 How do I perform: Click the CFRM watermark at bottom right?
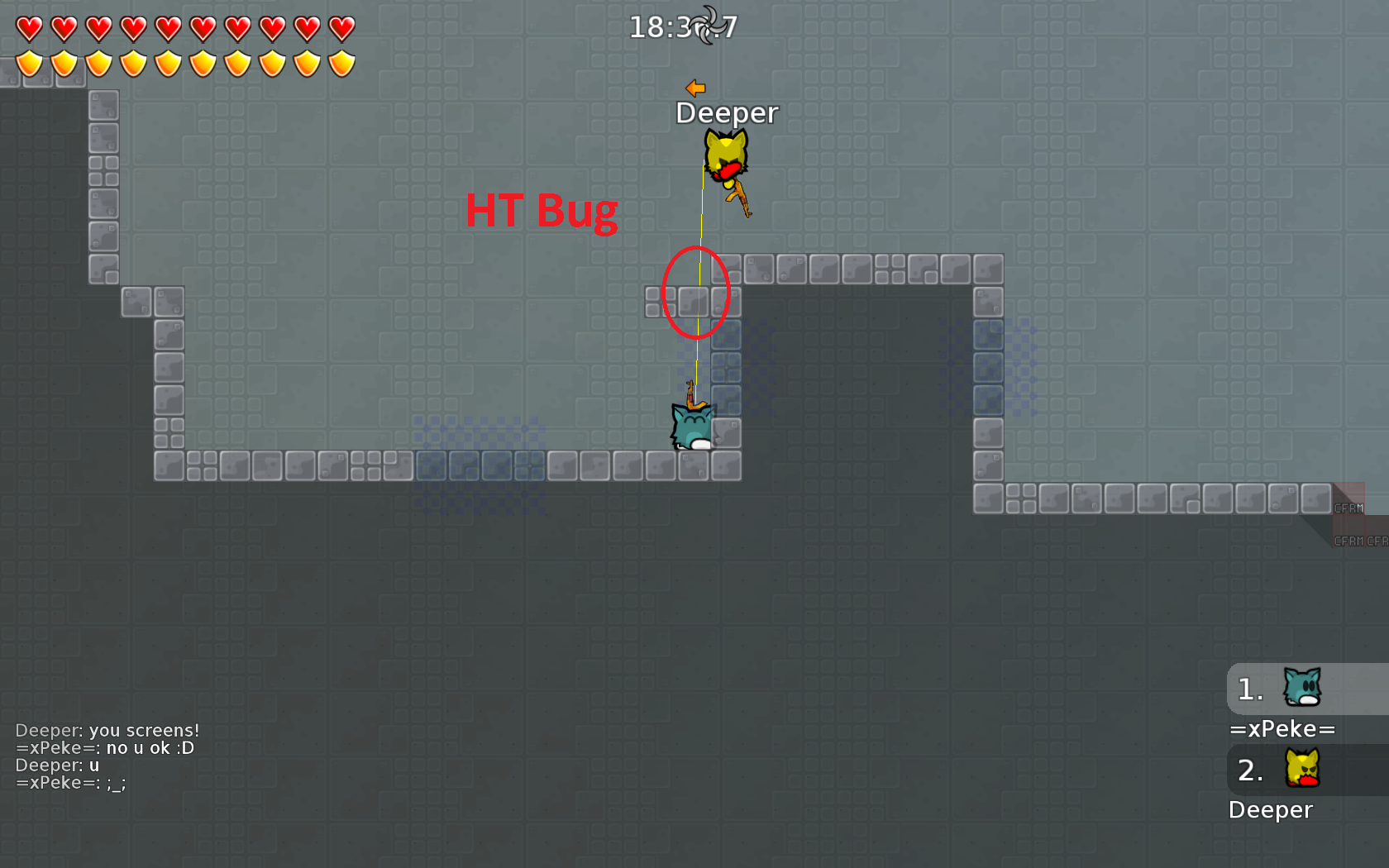pyautogui.click(x=1349, y=508)
